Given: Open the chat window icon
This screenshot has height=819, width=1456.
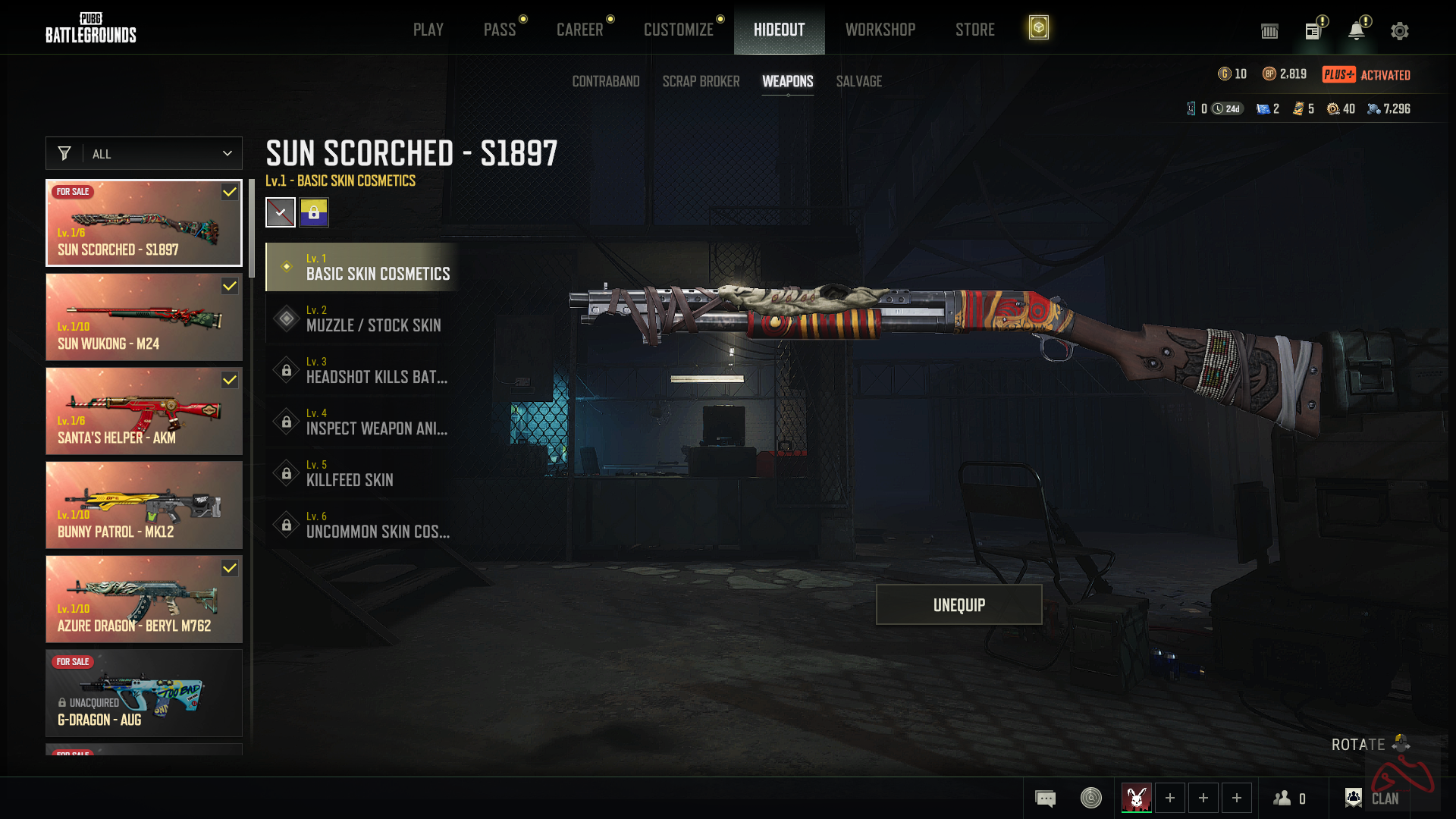Looking at the screenshot, I should (1045, 798).
